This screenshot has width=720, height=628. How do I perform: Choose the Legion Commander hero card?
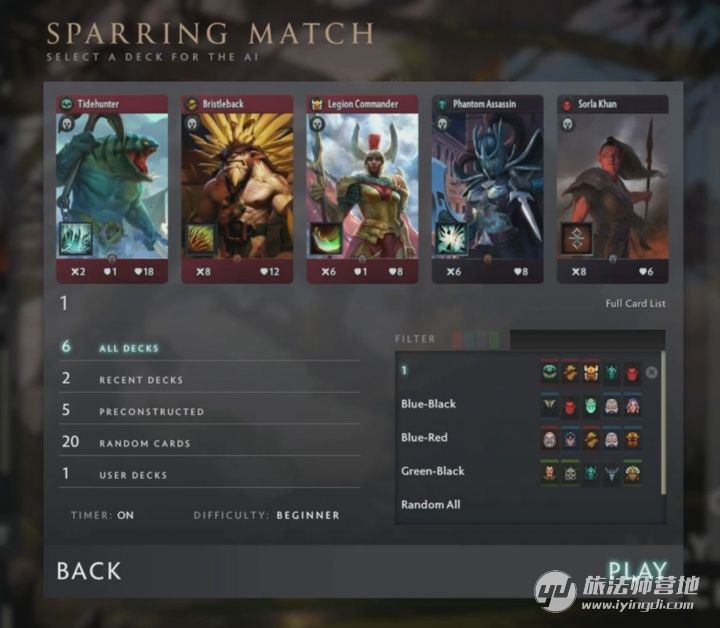pos(362,189)
